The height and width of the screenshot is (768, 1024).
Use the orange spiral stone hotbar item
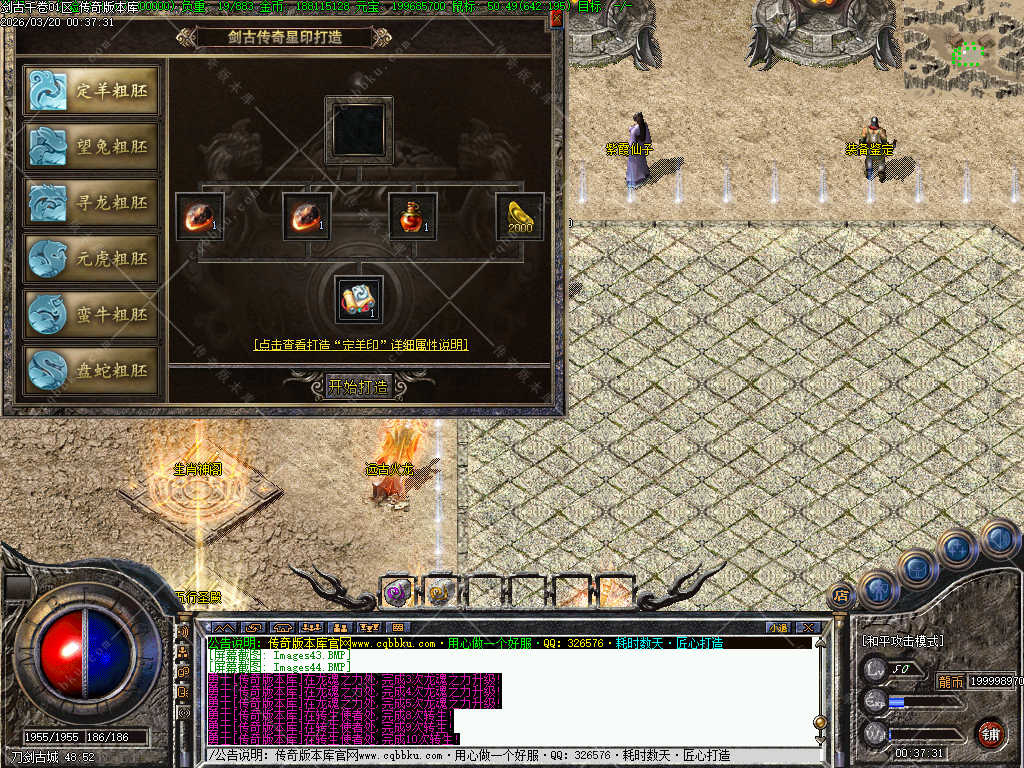coord(441,593)
